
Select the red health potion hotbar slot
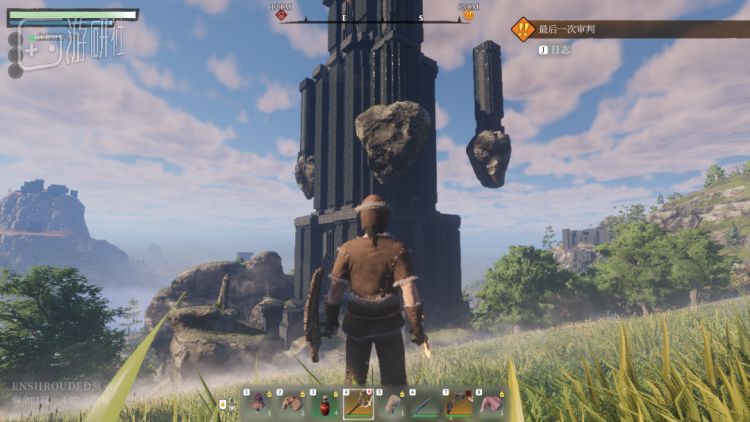tap(324, 404)
